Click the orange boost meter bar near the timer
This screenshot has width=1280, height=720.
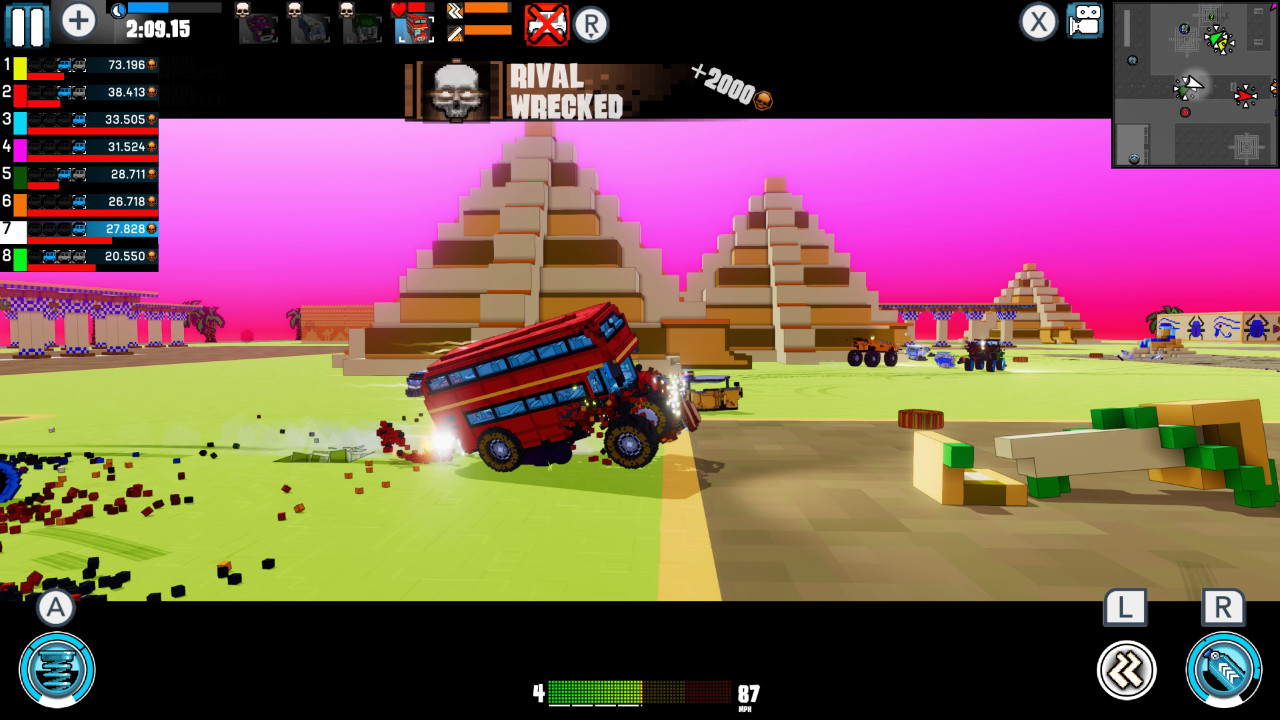coord(486,9)
